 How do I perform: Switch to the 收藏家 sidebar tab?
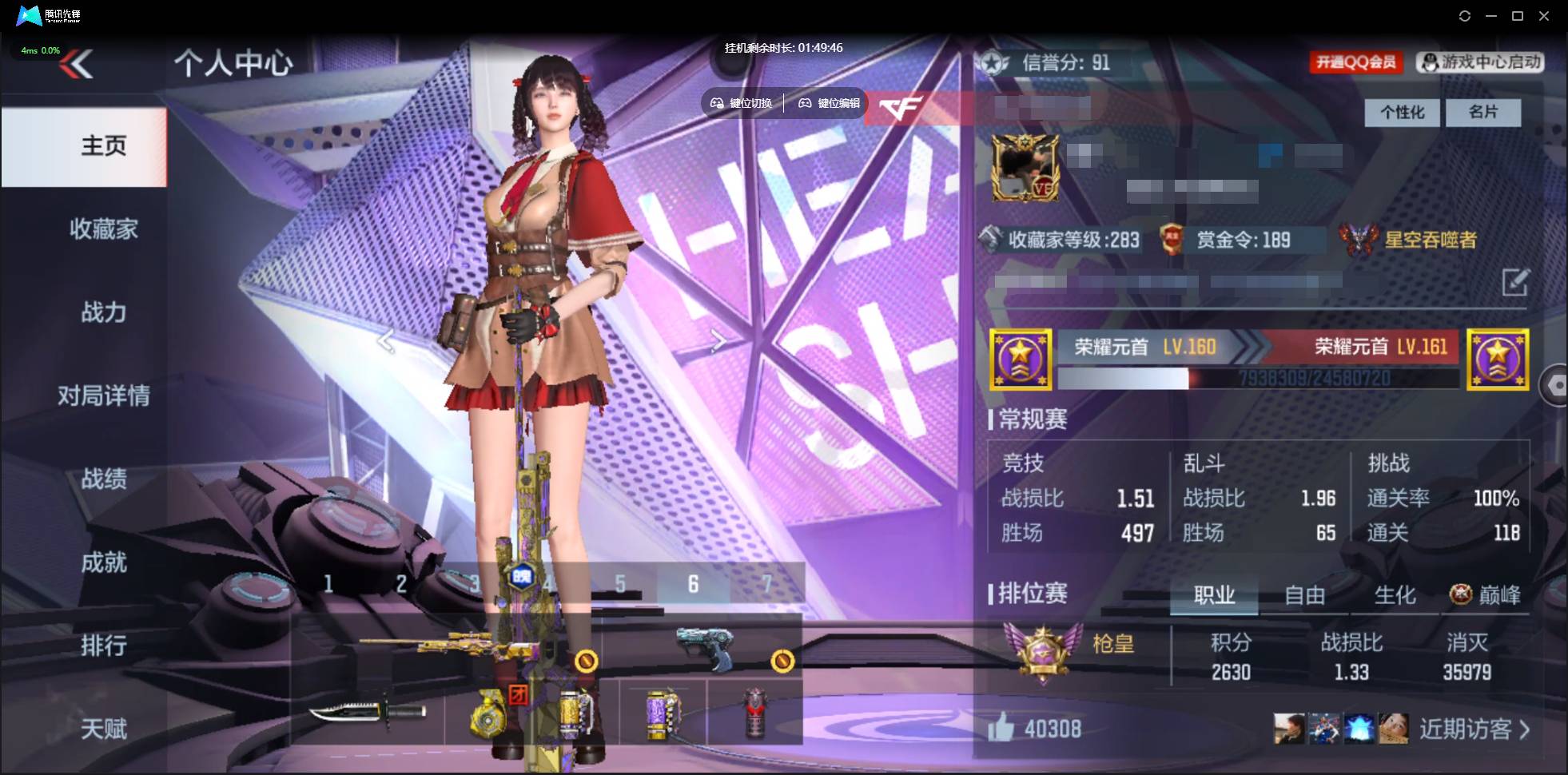point(104,229)
